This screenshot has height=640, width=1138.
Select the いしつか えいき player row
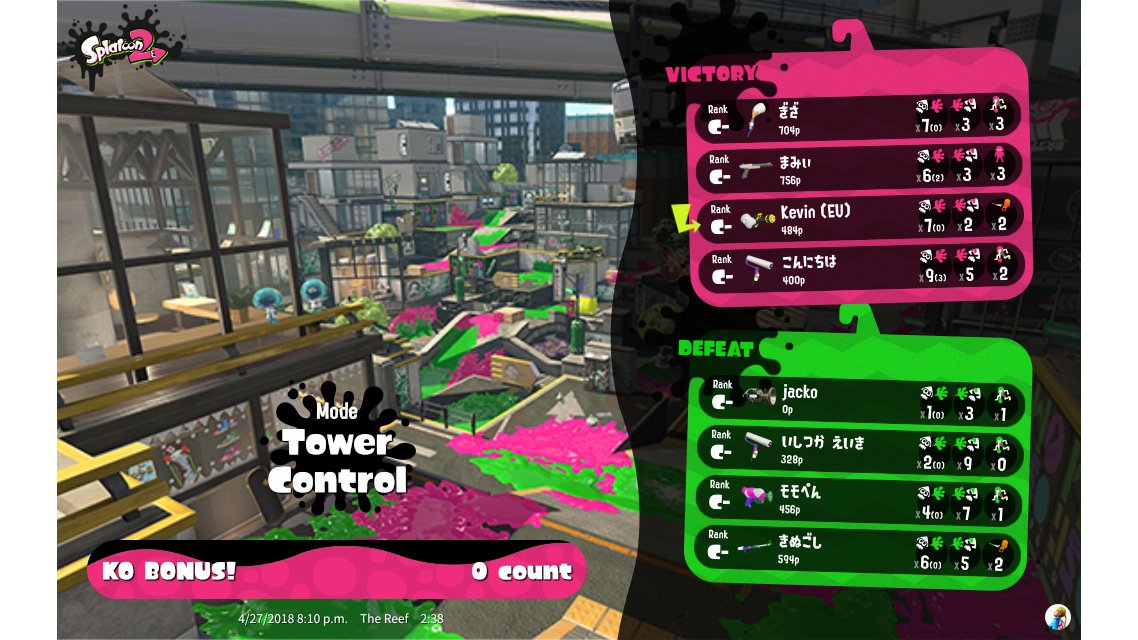(860, 450)
